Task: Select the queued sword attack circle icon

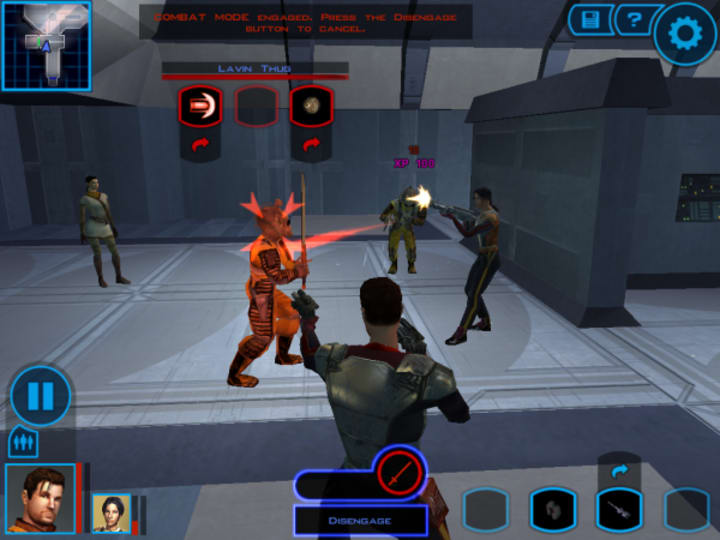Action: [x=401, y=472]
